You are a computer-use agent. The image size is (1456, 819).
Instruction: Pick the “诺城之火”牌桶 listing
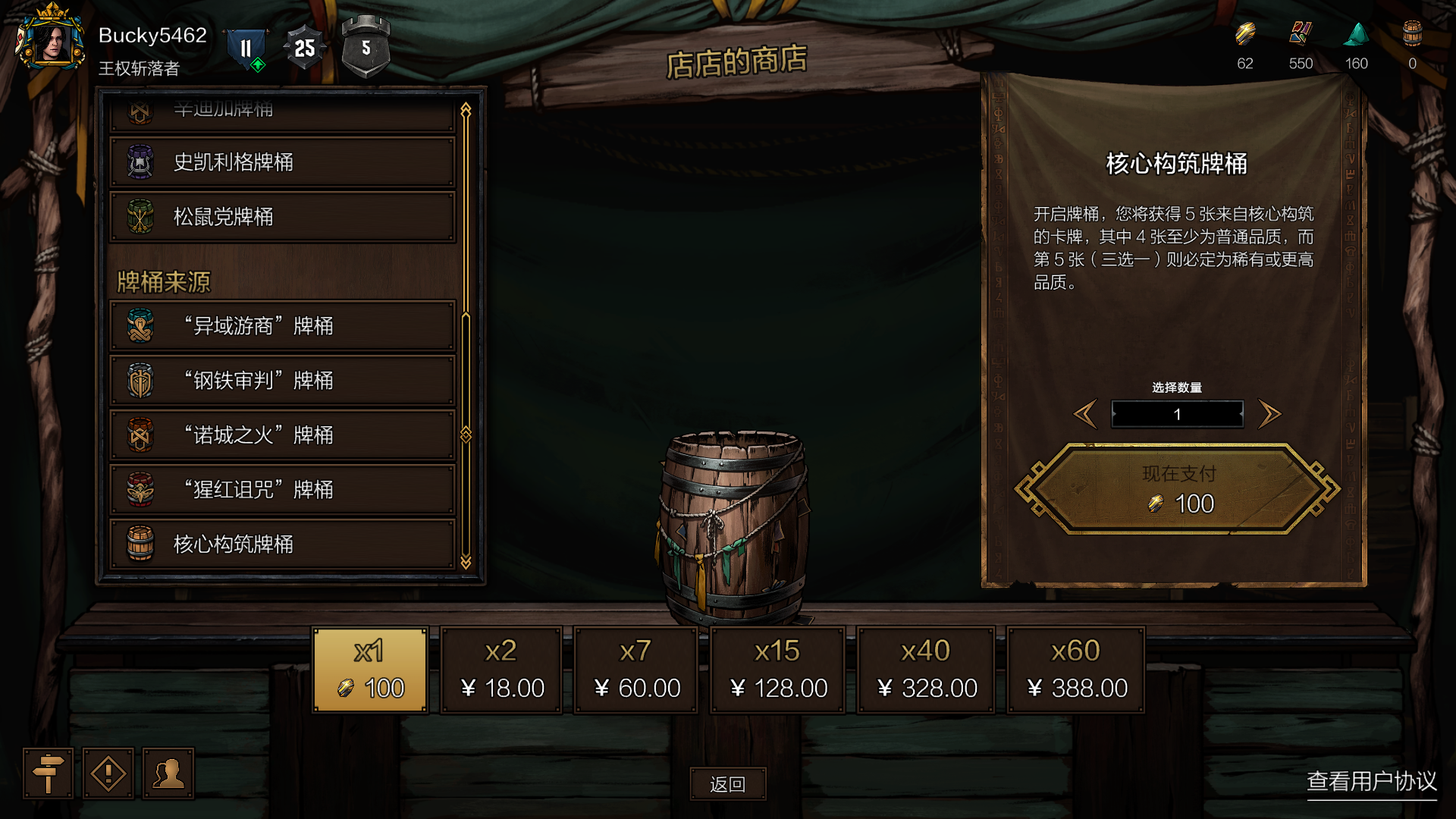(x=282, y=435)
